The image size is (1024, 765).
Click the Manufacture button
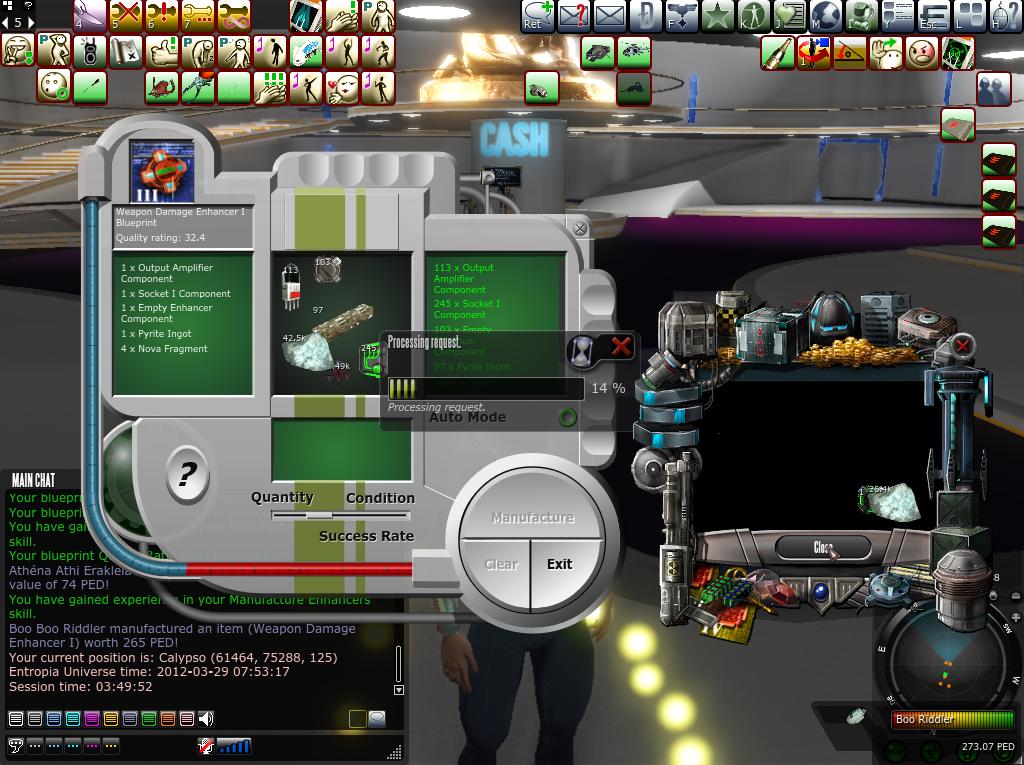click(x=533, y=518)
